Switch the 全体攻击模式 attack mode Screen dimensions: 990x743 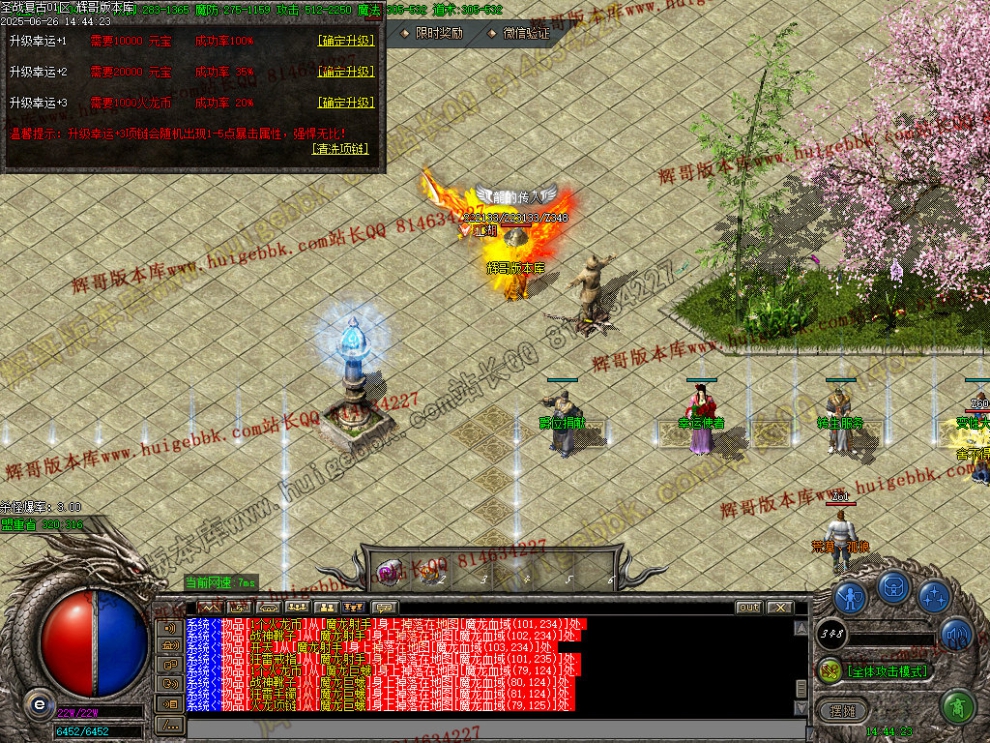point(886,671)
